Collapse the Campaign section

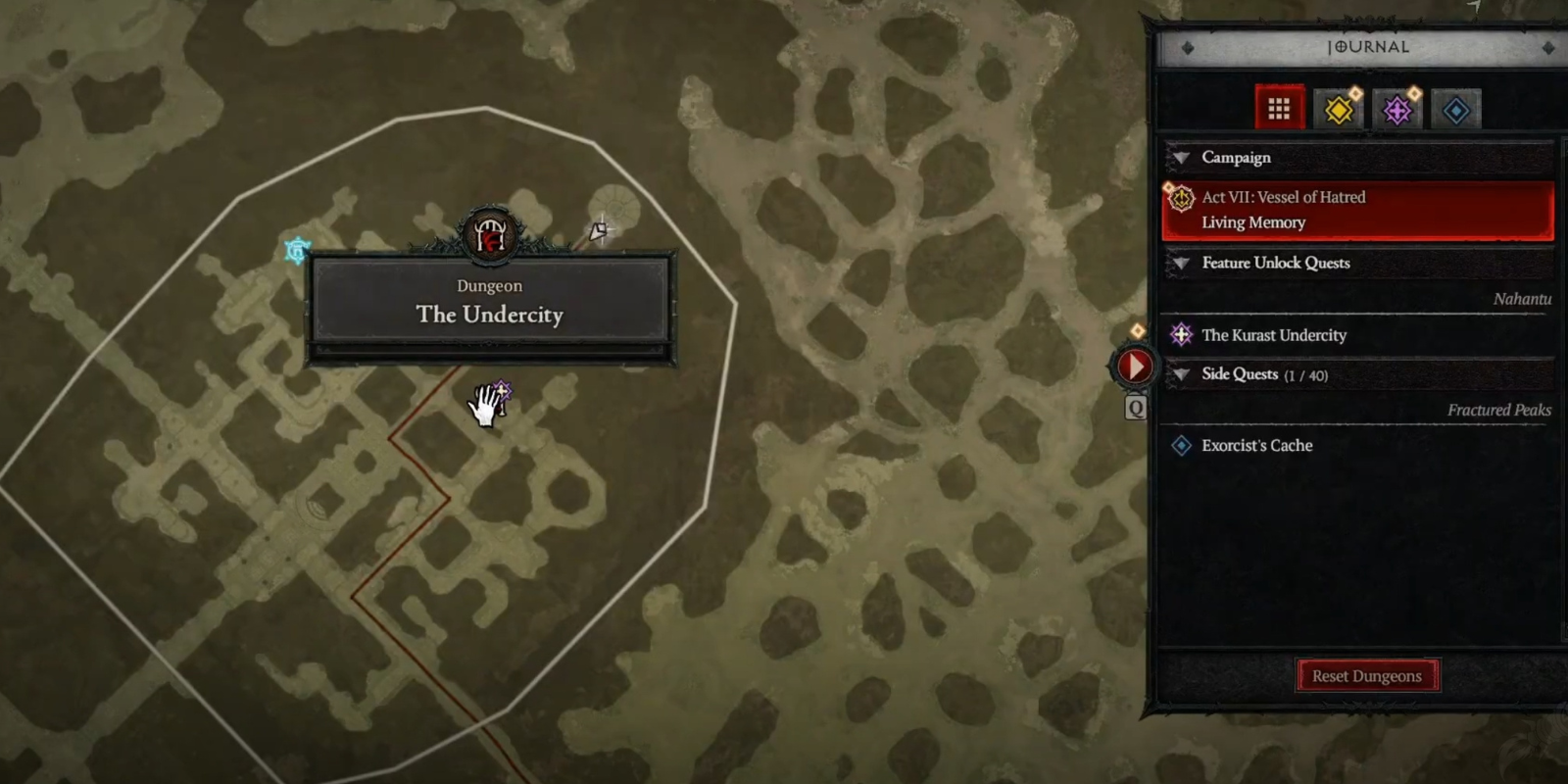[x=1182, y=158]
